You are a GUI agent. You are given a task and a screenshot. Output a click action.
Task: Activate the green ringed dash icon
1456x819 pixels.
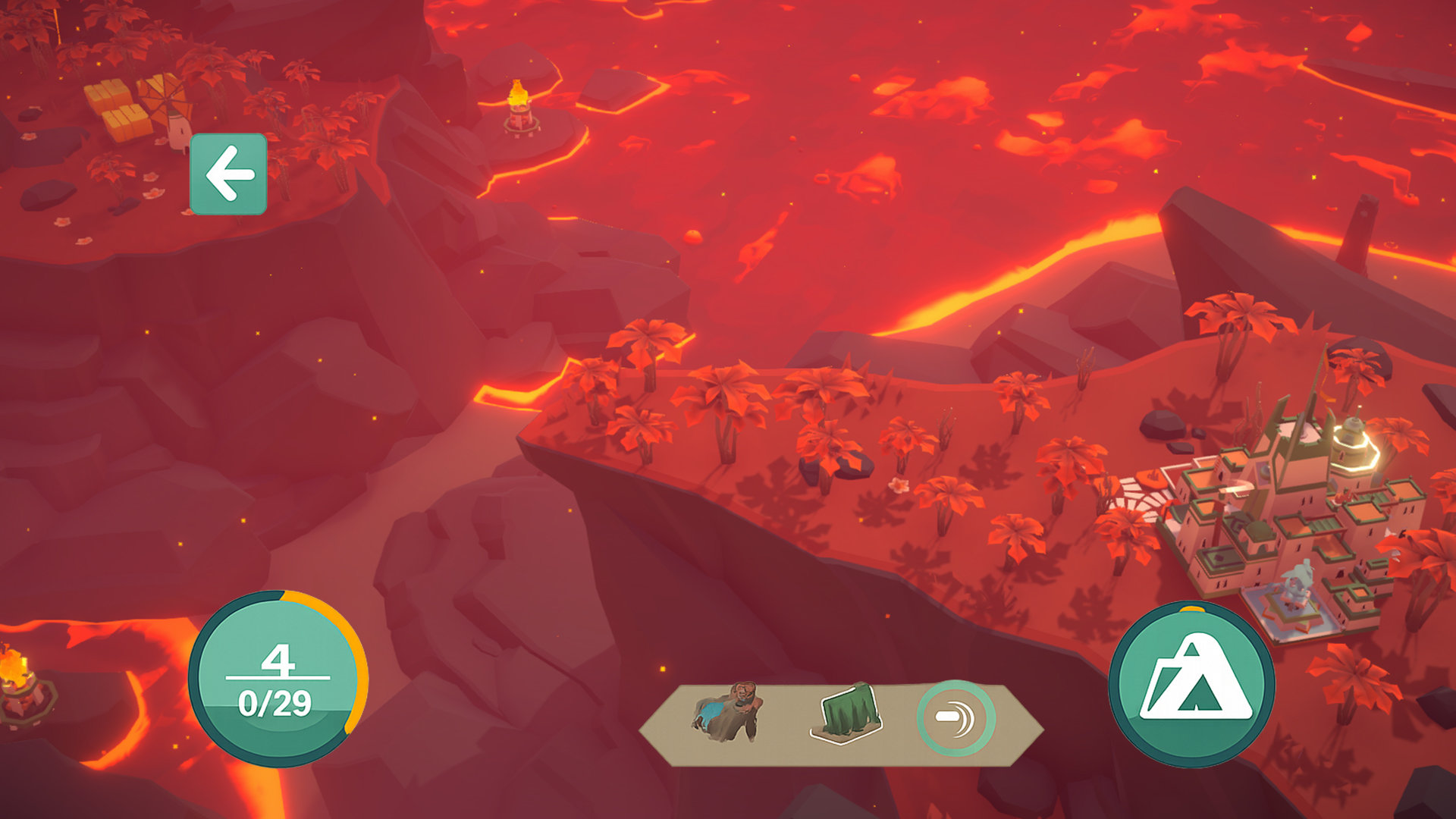pos(956,718)
